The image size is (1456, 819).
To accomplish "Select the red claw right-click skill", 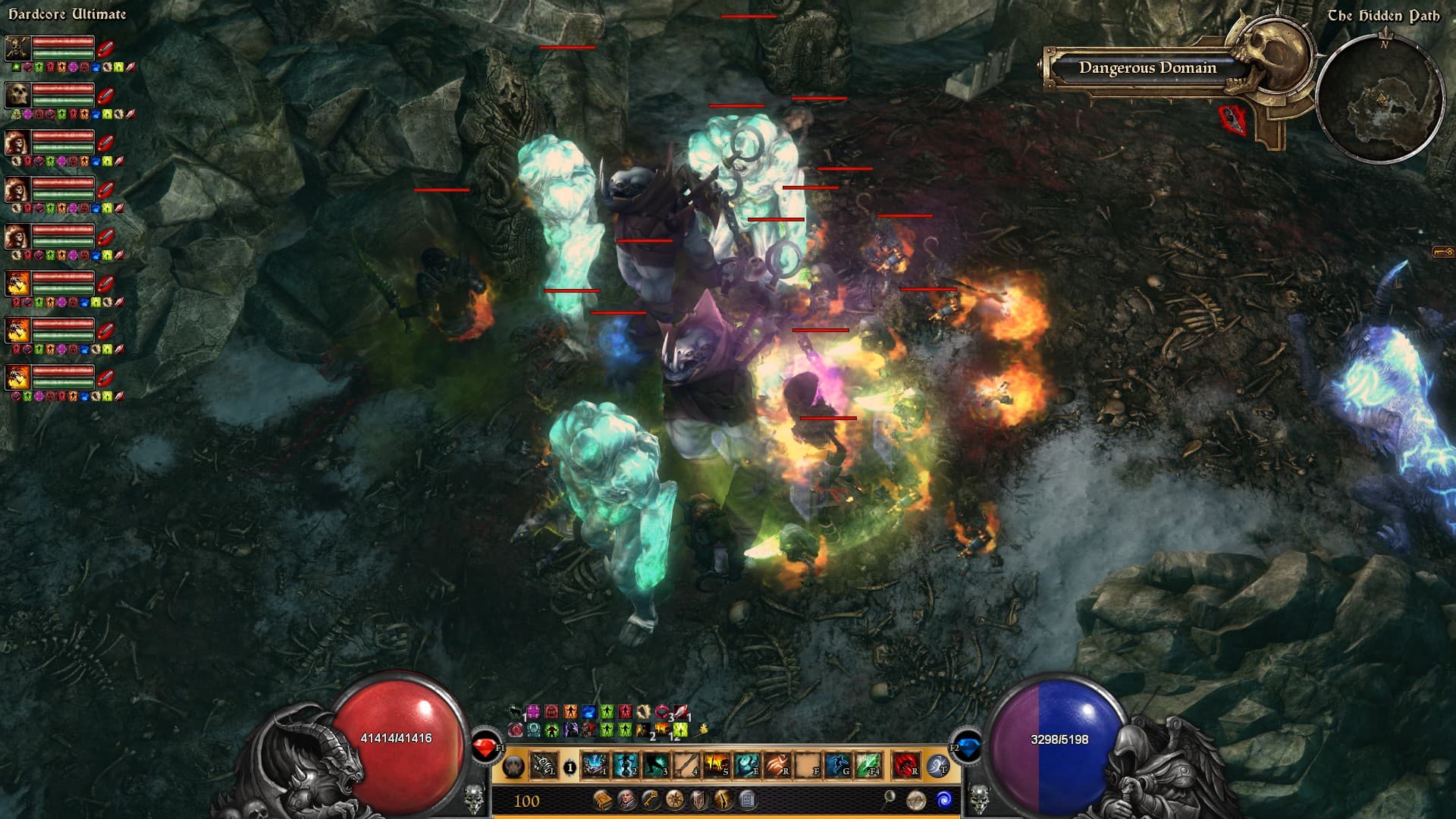I will coord(905,766).
